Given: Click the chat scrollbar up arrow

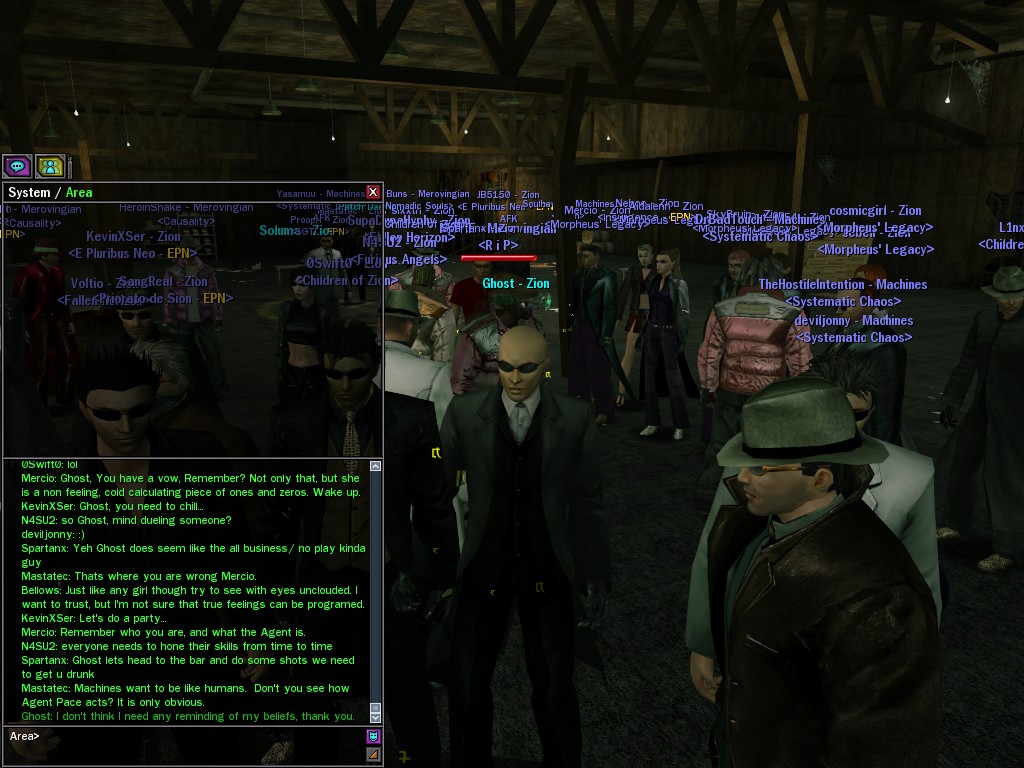Looking at the screenshot, I should click(x=376, y=466).
